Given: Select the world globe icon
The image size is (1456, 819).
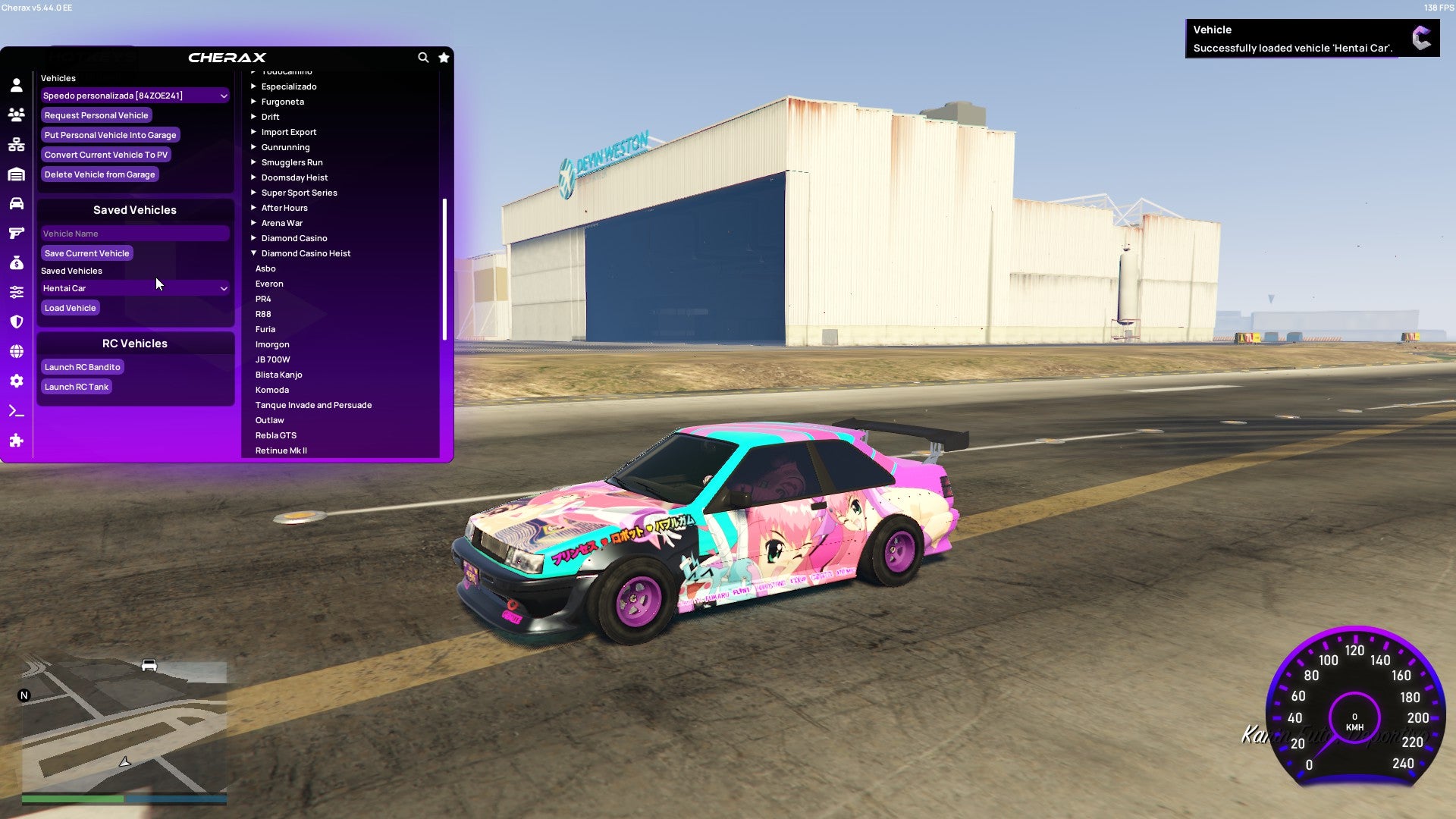Looking at the screenshot, I should [x=16, y=350].
